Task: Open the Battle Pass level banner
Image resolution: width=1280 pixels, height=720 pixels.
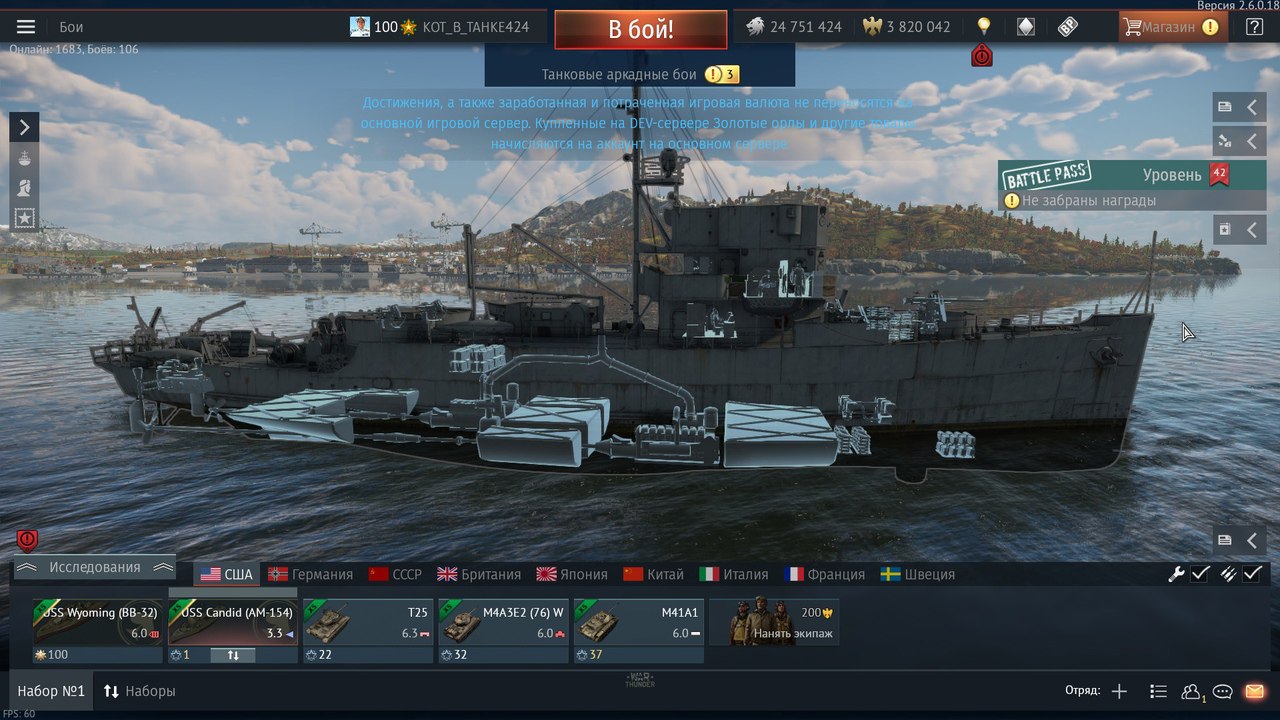Action: pos(1132,176)
